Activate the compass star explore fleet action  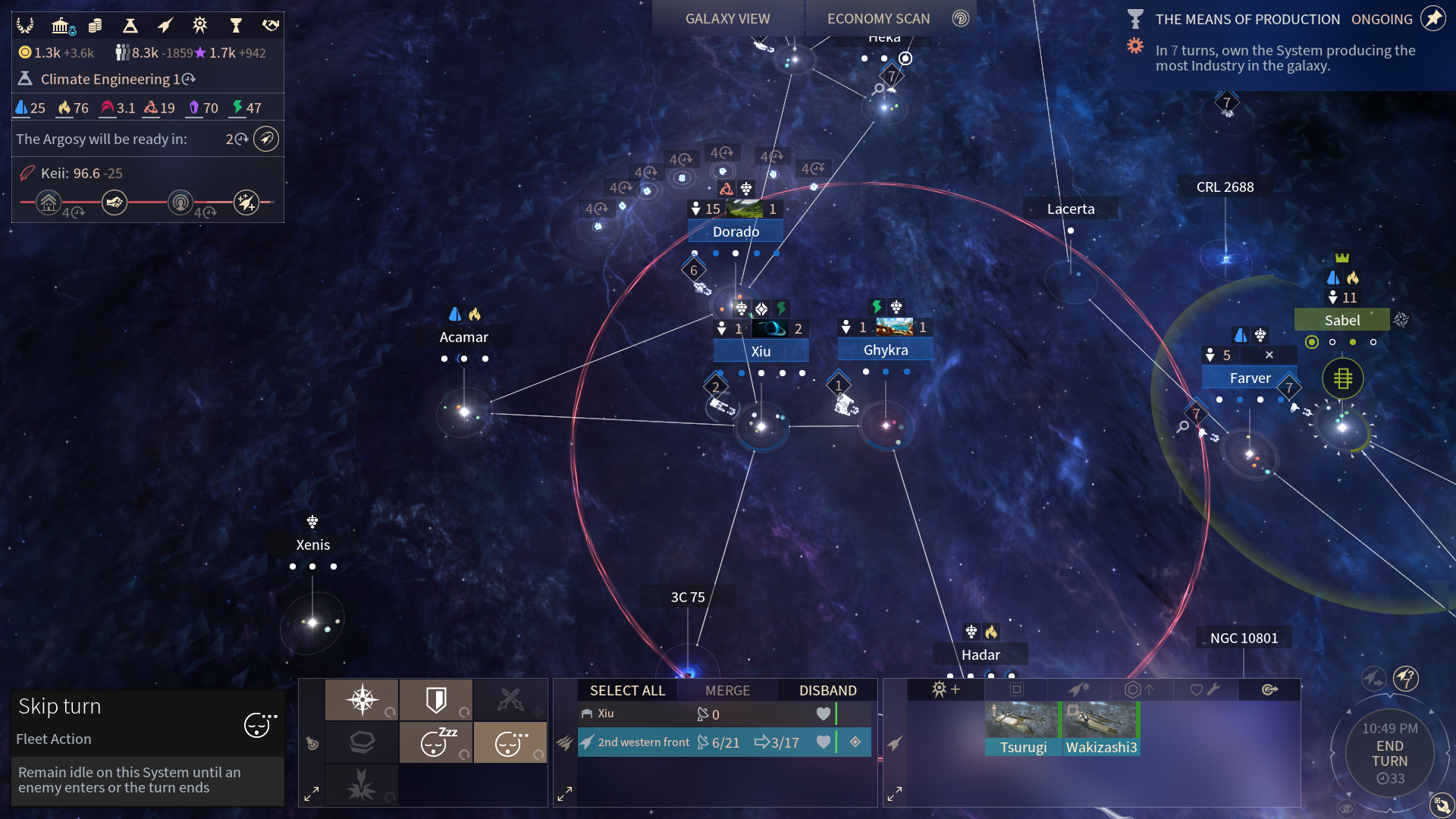(362, 699)
